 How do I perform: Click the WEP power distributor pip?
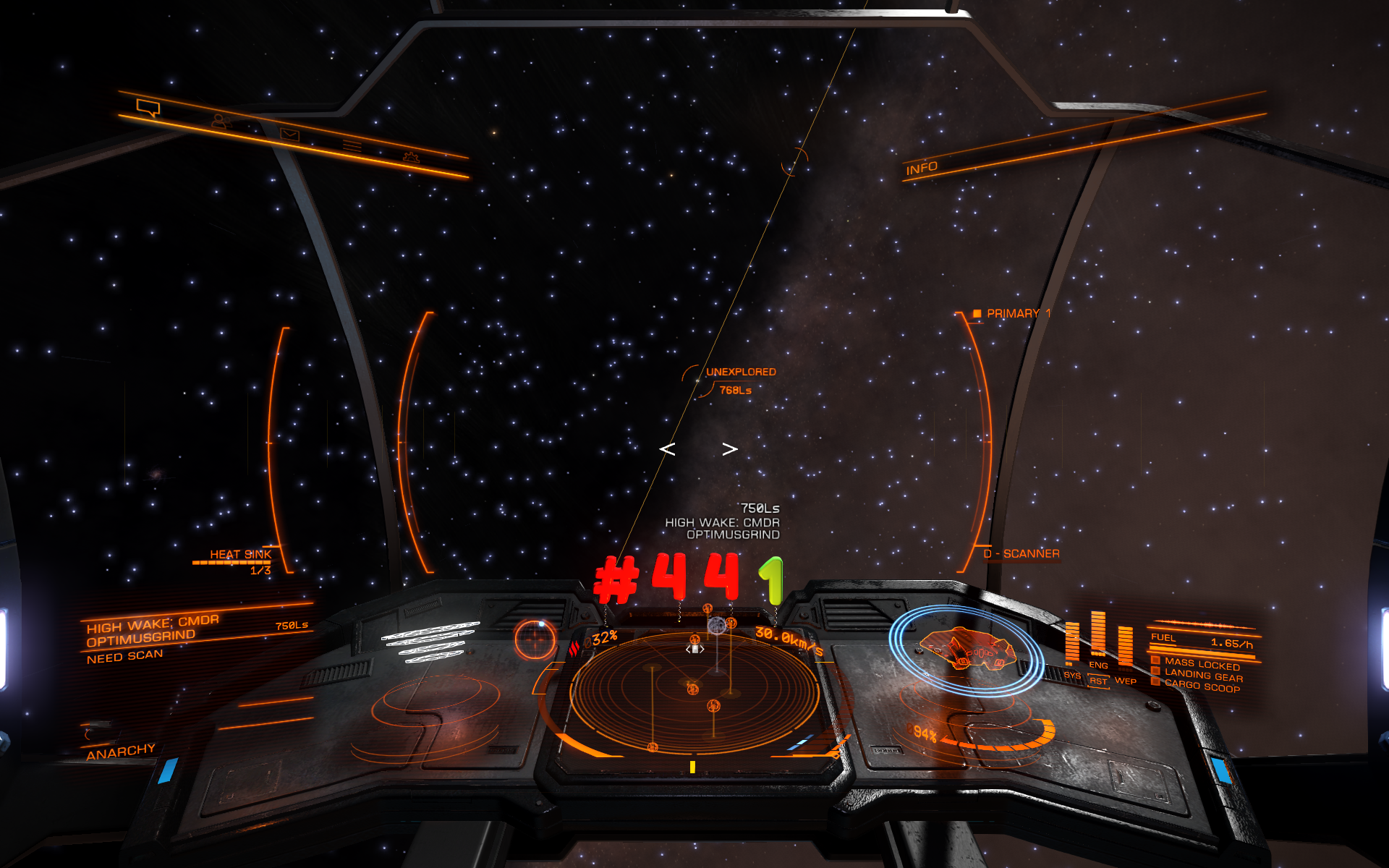[1125, 647]
